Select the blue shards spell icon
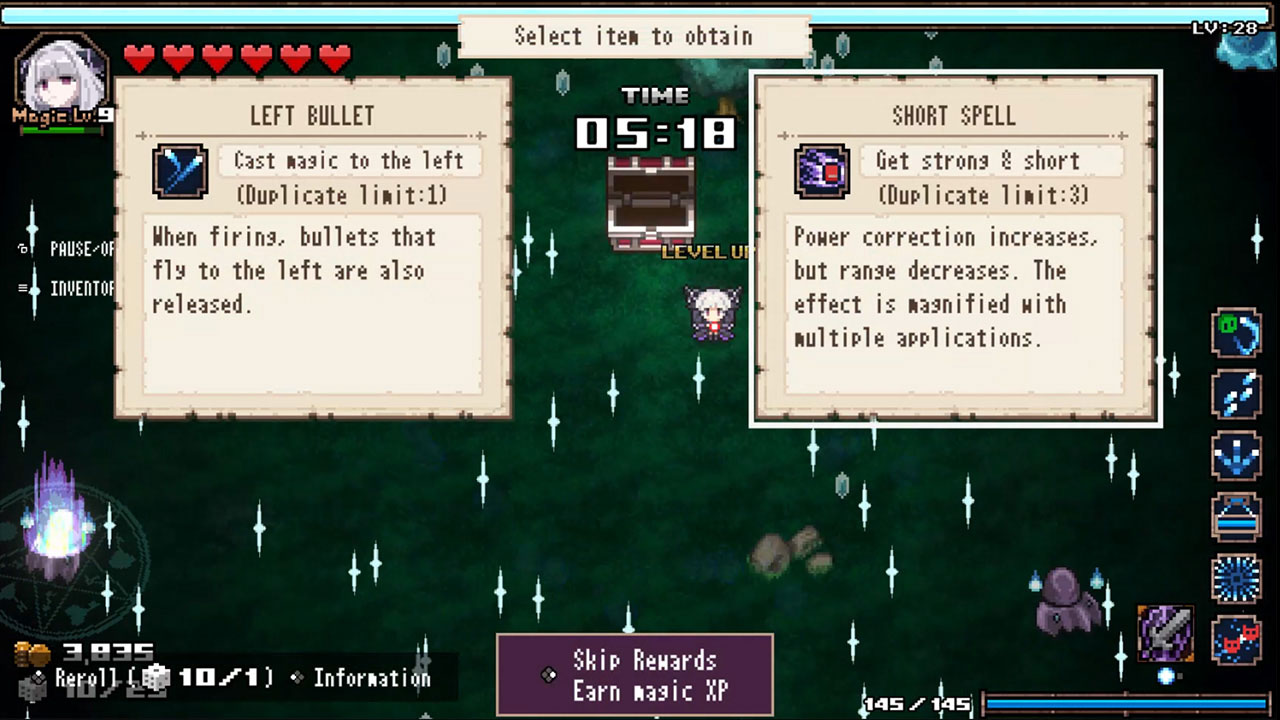 pos(1237,394)
